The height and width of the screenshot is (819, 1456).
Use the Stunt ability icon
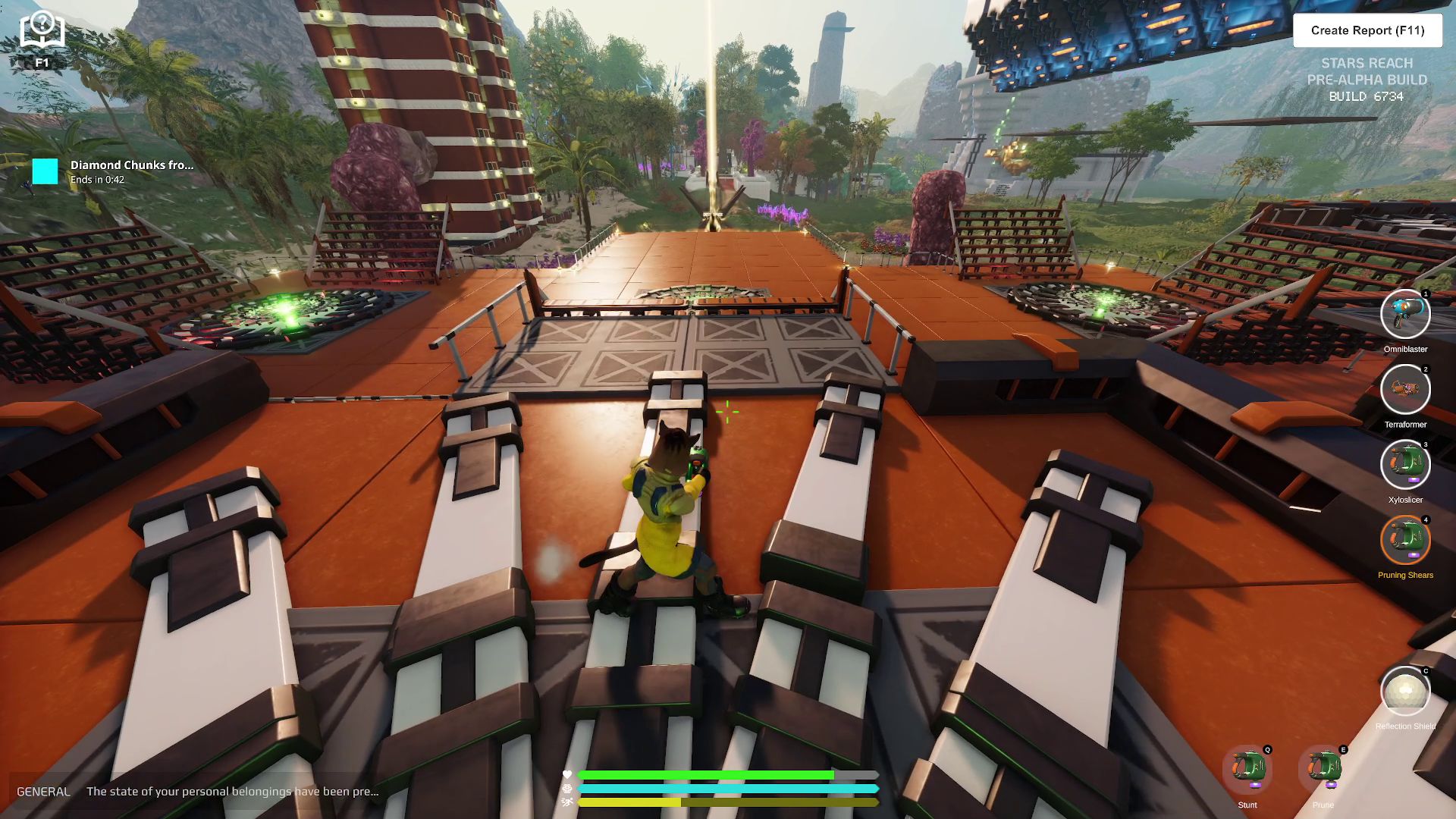tap(1247, 770)
